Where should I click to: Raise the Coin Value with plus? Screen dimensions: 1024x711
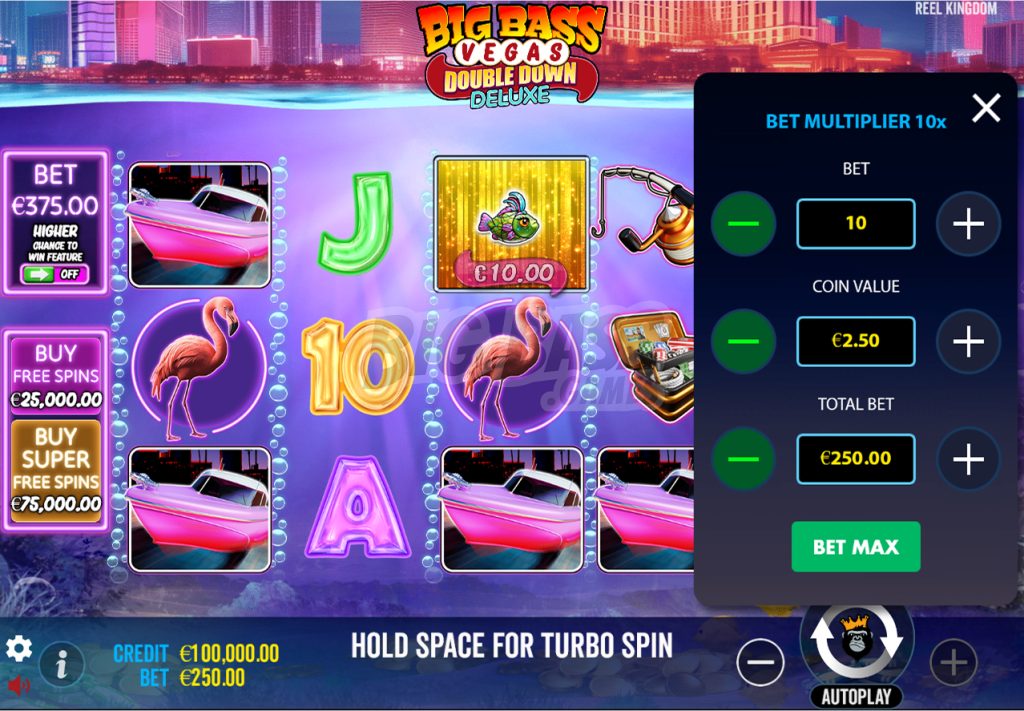tap(968, 341)
